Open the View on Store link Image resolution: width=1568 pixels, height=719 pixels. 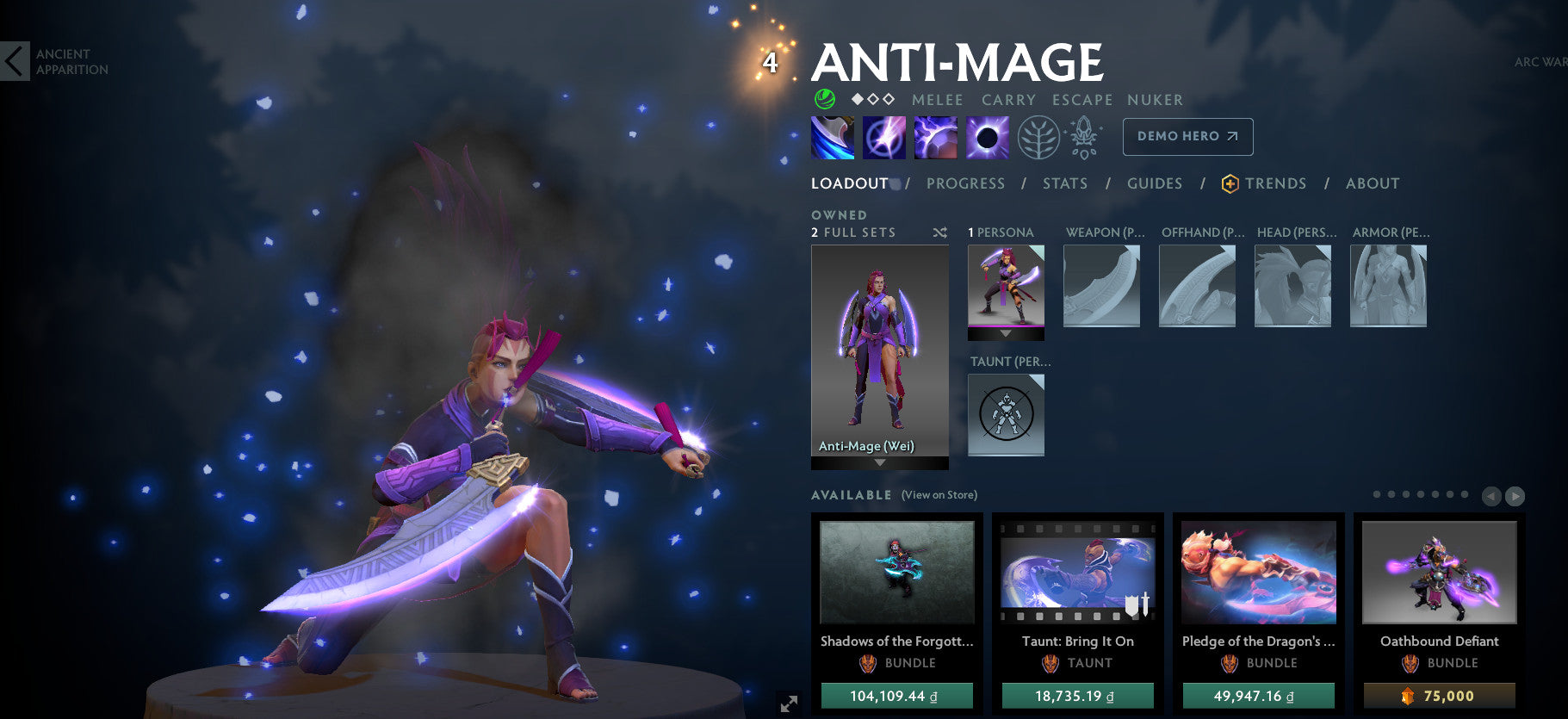coord(939,495)
